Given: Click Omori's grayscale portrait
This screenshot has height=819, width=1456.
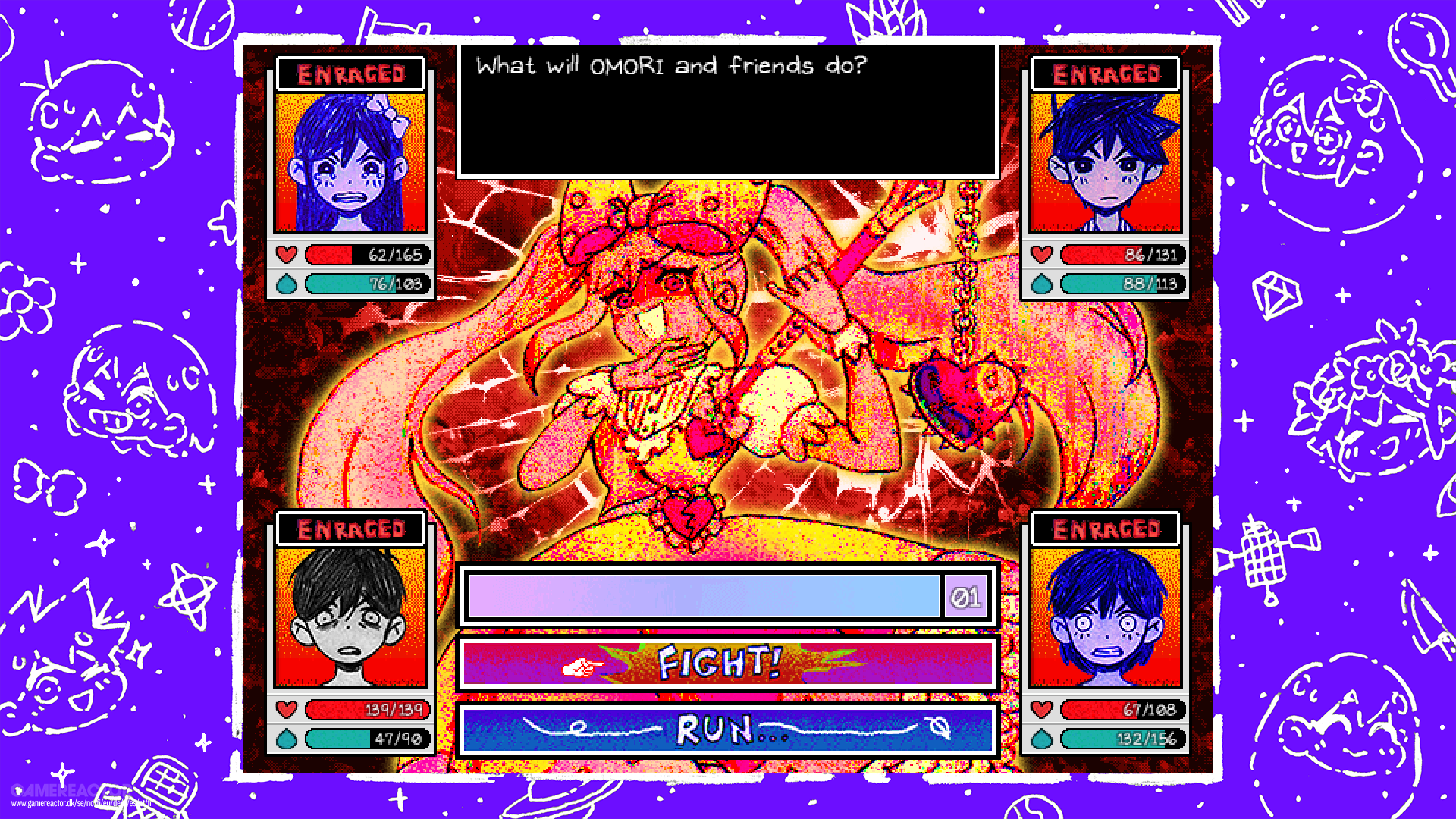Looking at the screenshot, I should point(350,616).
